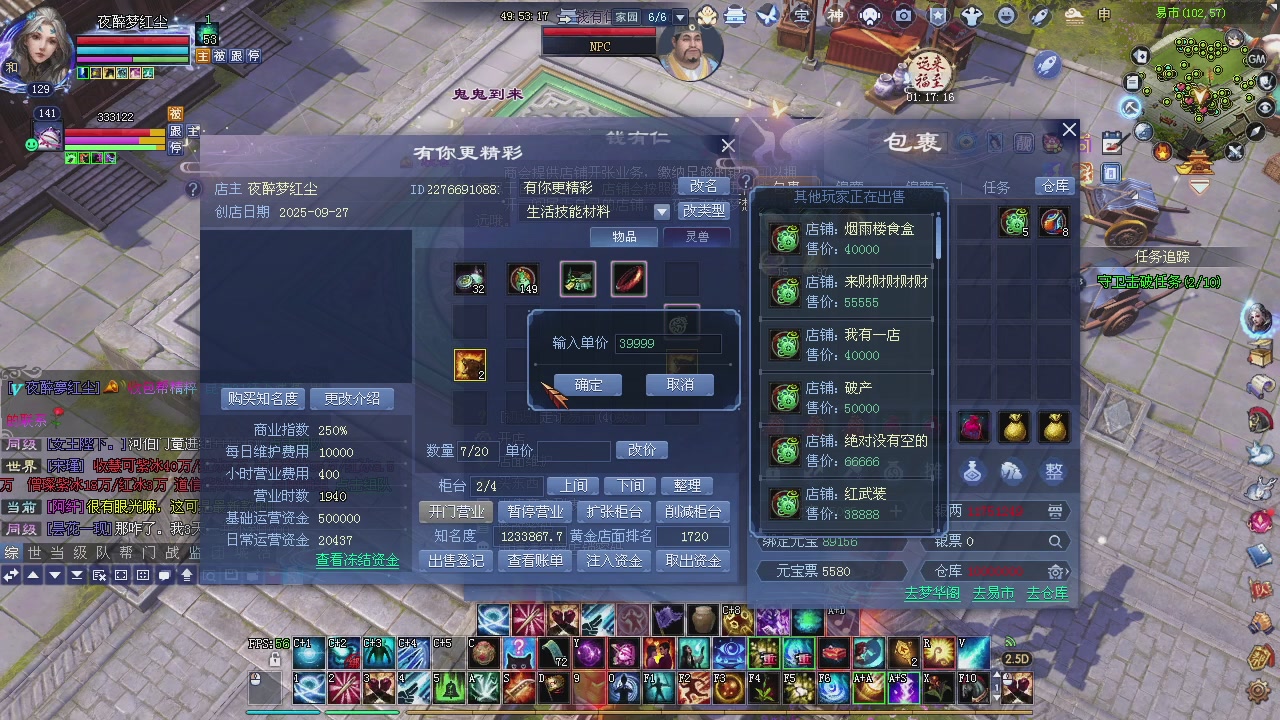Switch to the 灵兽 tab in the shop

click(x=696, y=238)
